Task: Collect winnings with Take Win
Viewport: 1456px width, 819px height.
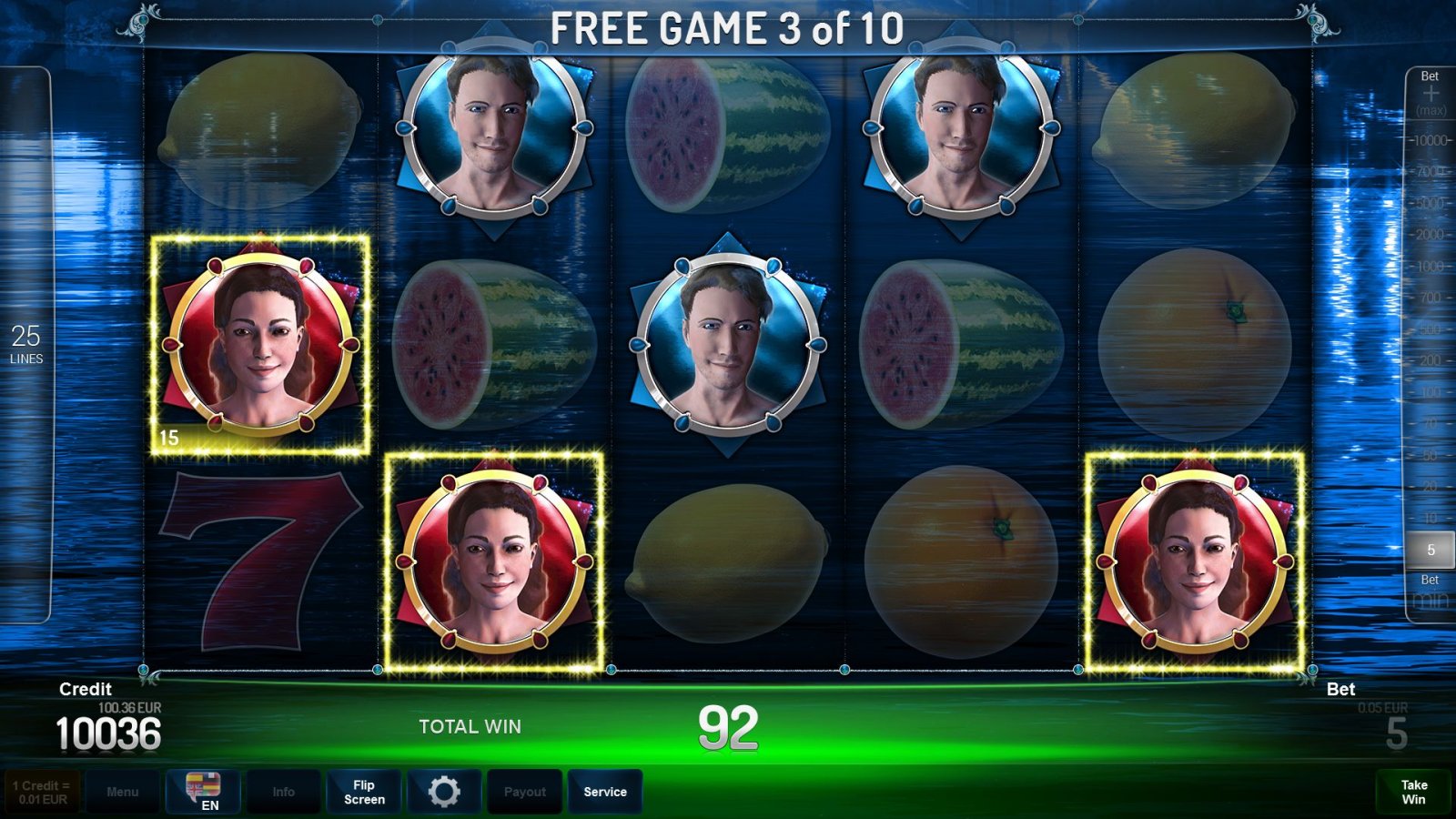Action: 1413,792
